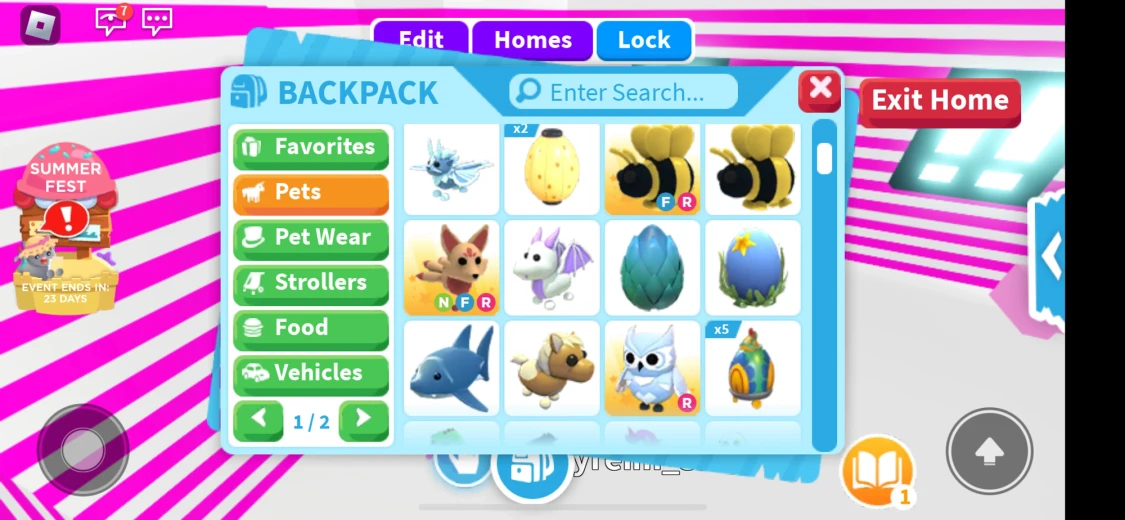Open the Homes menu

tap(532, 41)
